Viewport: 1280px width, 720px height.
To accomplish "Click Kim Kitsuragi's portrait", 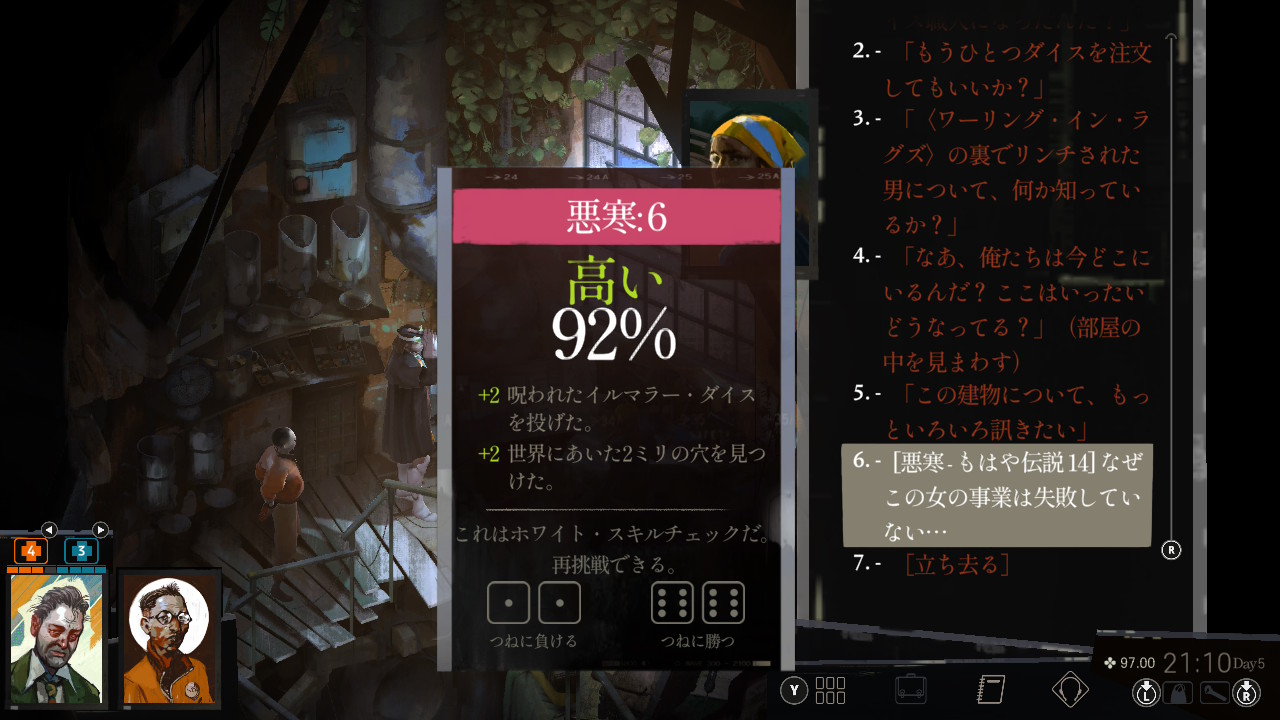I will pyautogui.click(x=169, y=638).
